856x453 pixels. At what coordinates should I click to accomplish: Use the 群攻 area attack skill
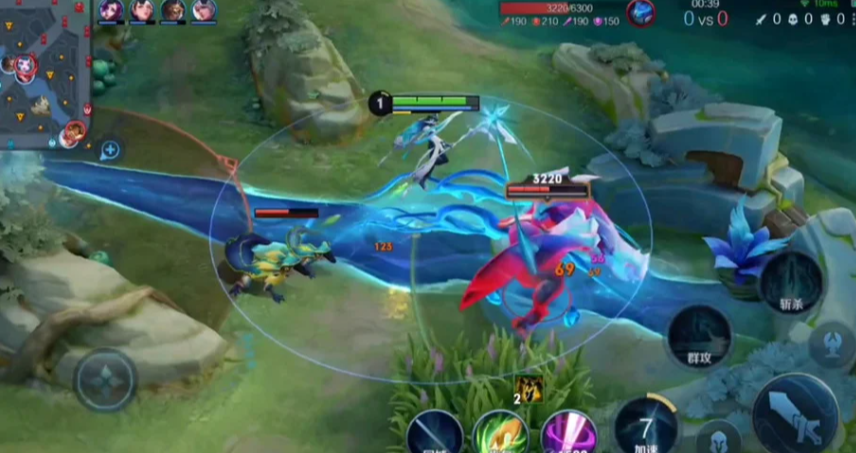(x=700, y=335)
